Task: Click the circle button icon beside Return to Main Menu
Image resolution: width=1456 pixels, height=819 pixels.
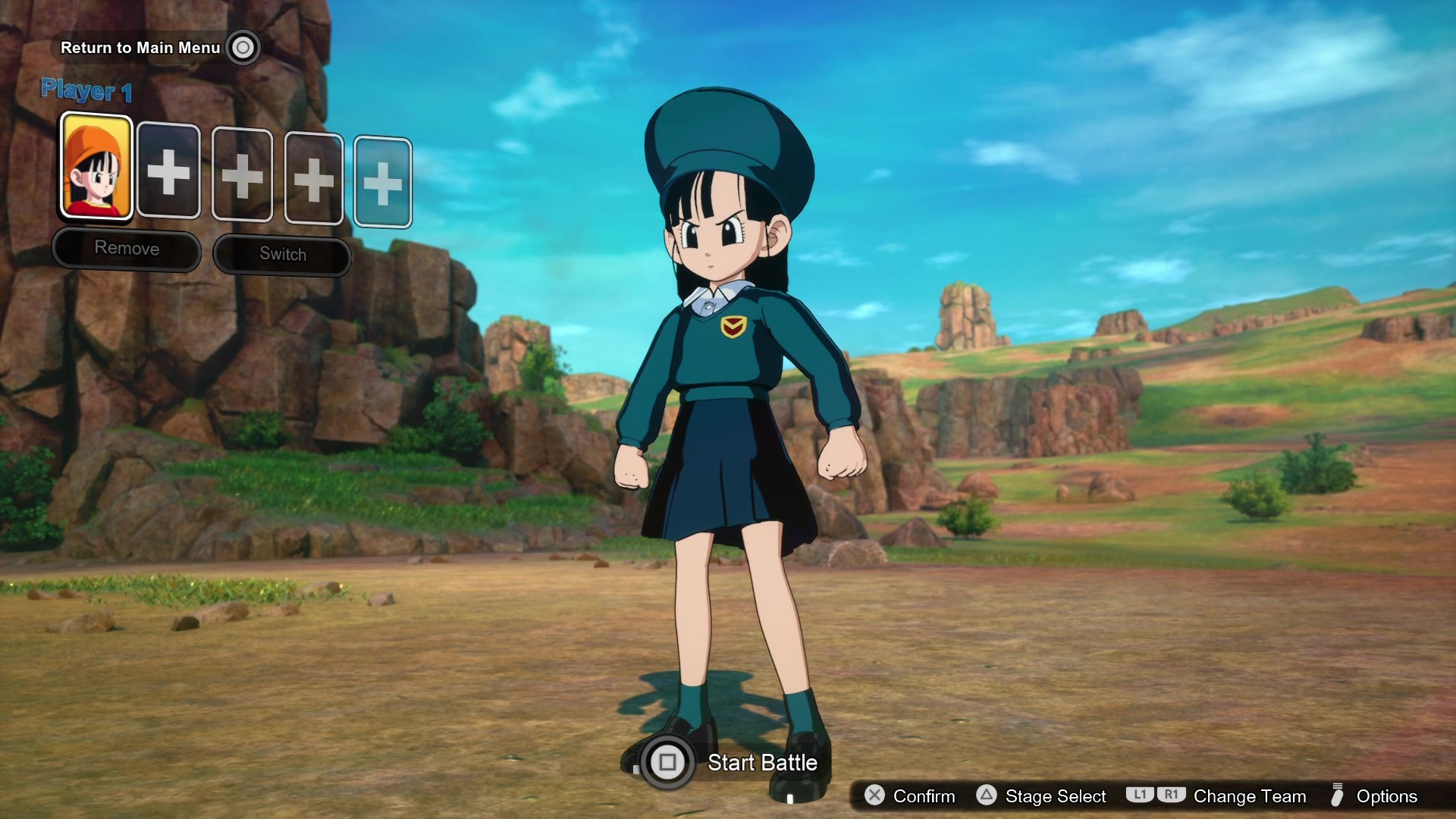Action: [x=244, y=47]
